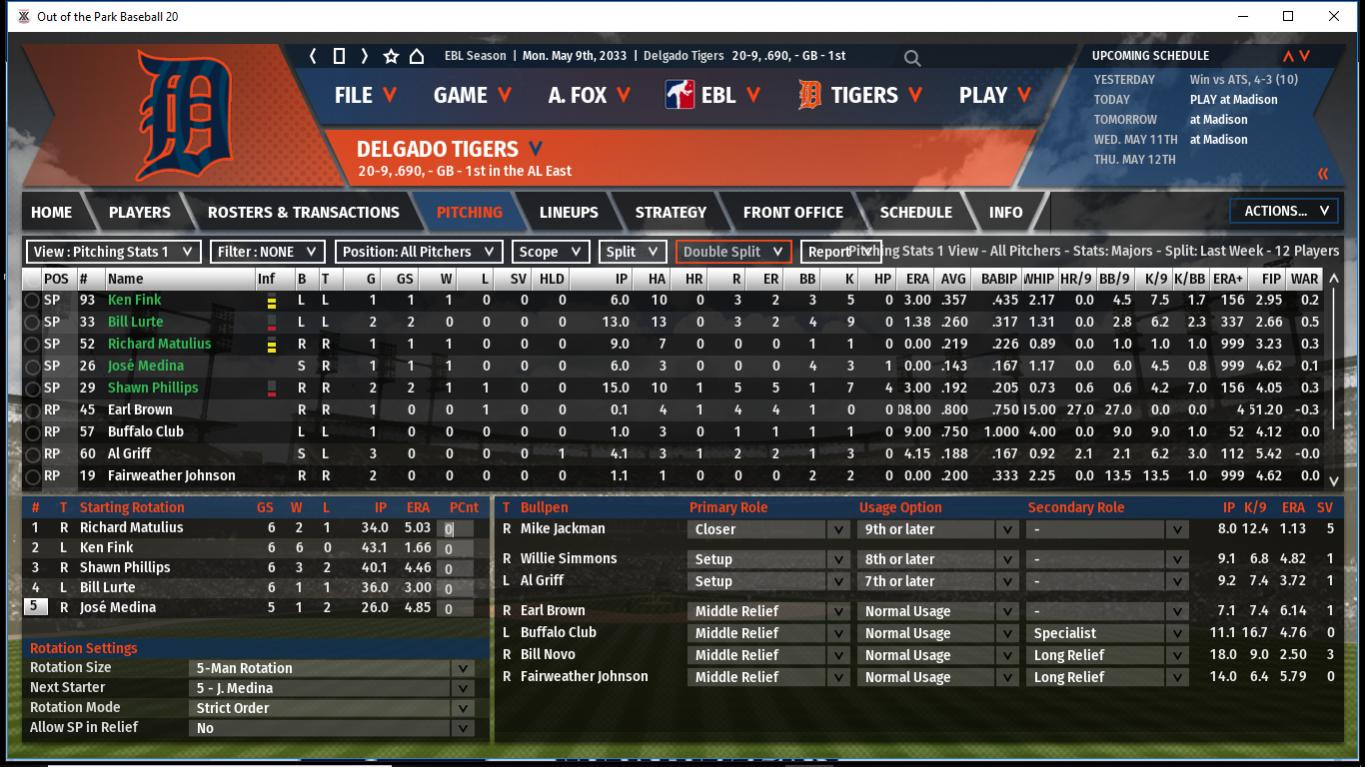
Task: Open the Filter: NONE dropdown
Action: (266, 252)
